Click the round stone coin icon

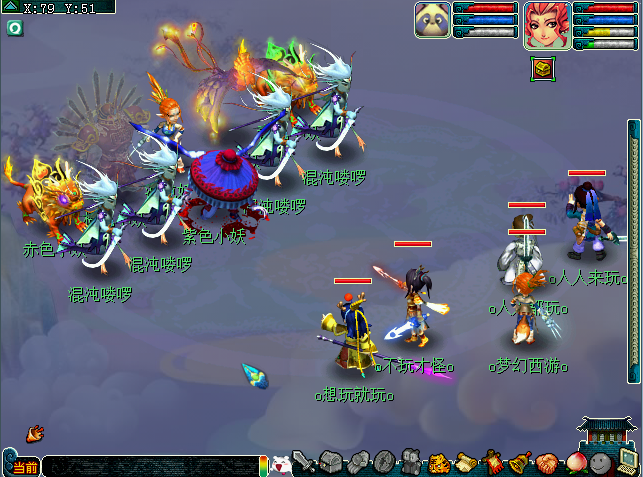pos(384,462)
